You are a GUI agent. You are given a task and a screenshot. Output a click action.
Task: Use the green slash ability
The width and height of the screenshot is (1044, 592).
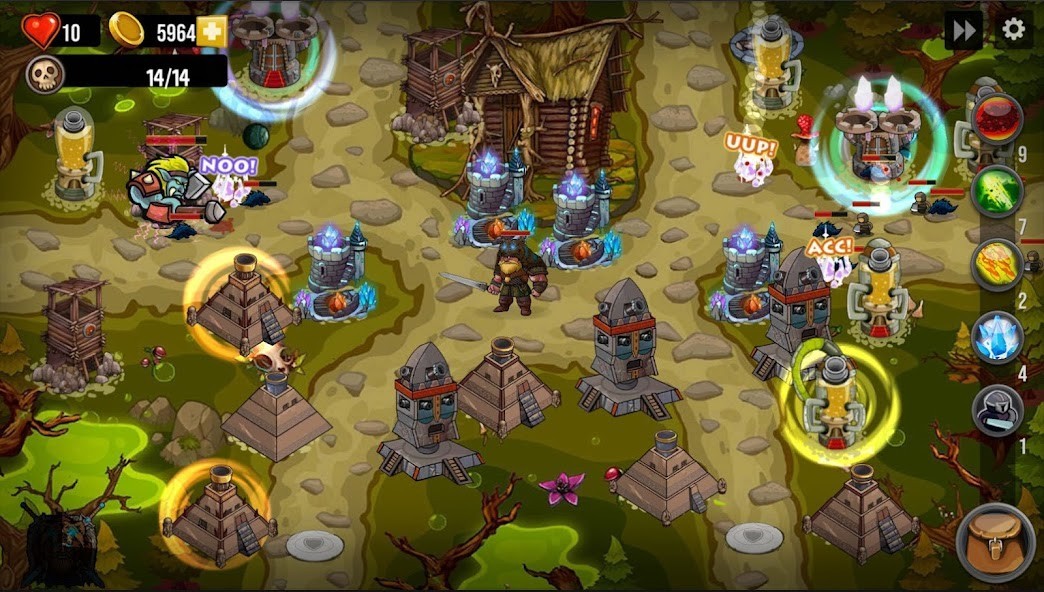point(997,191)
